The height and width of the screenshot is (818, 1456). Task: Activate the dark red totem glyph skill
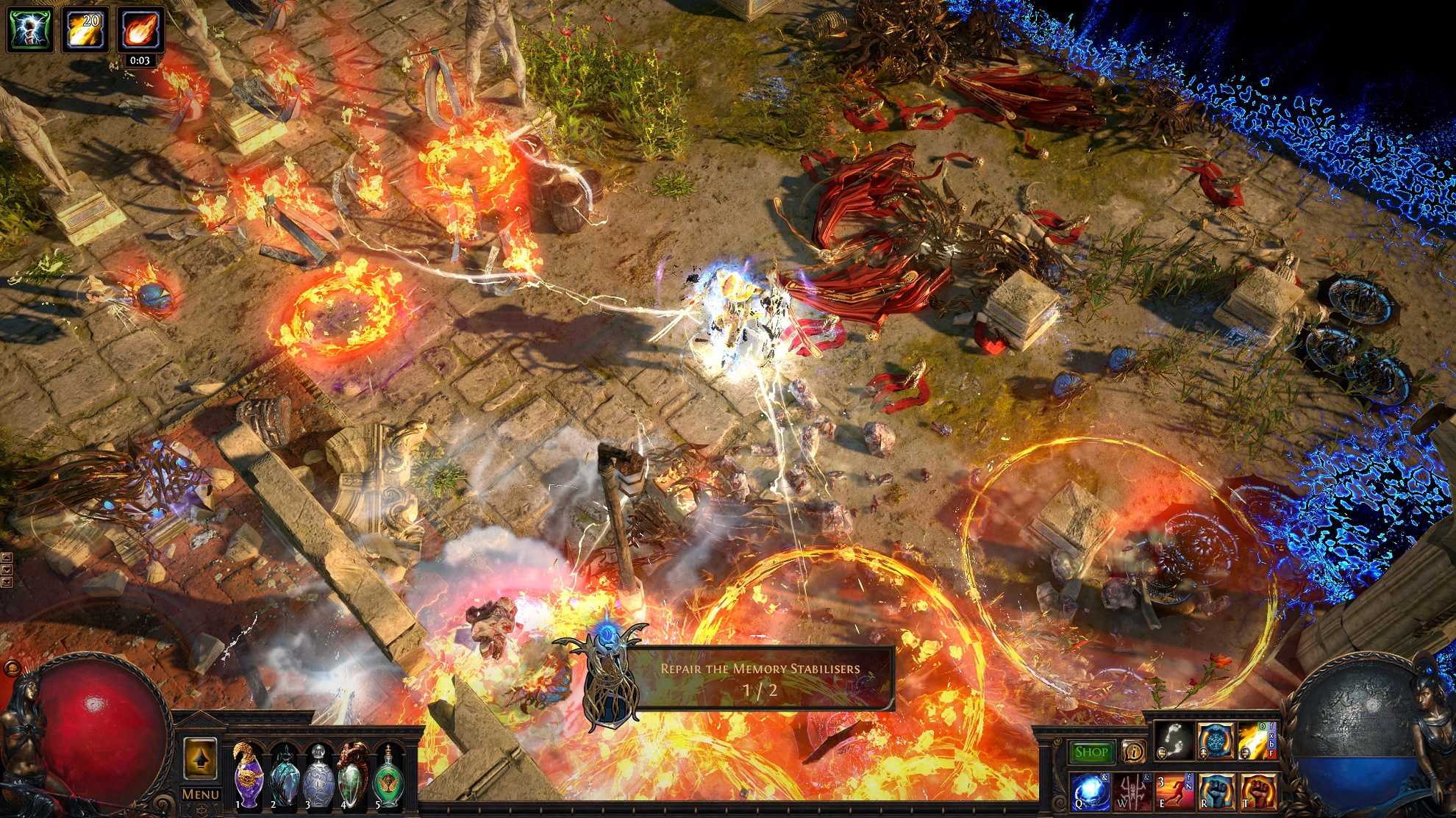click(x=1131, y=792)
